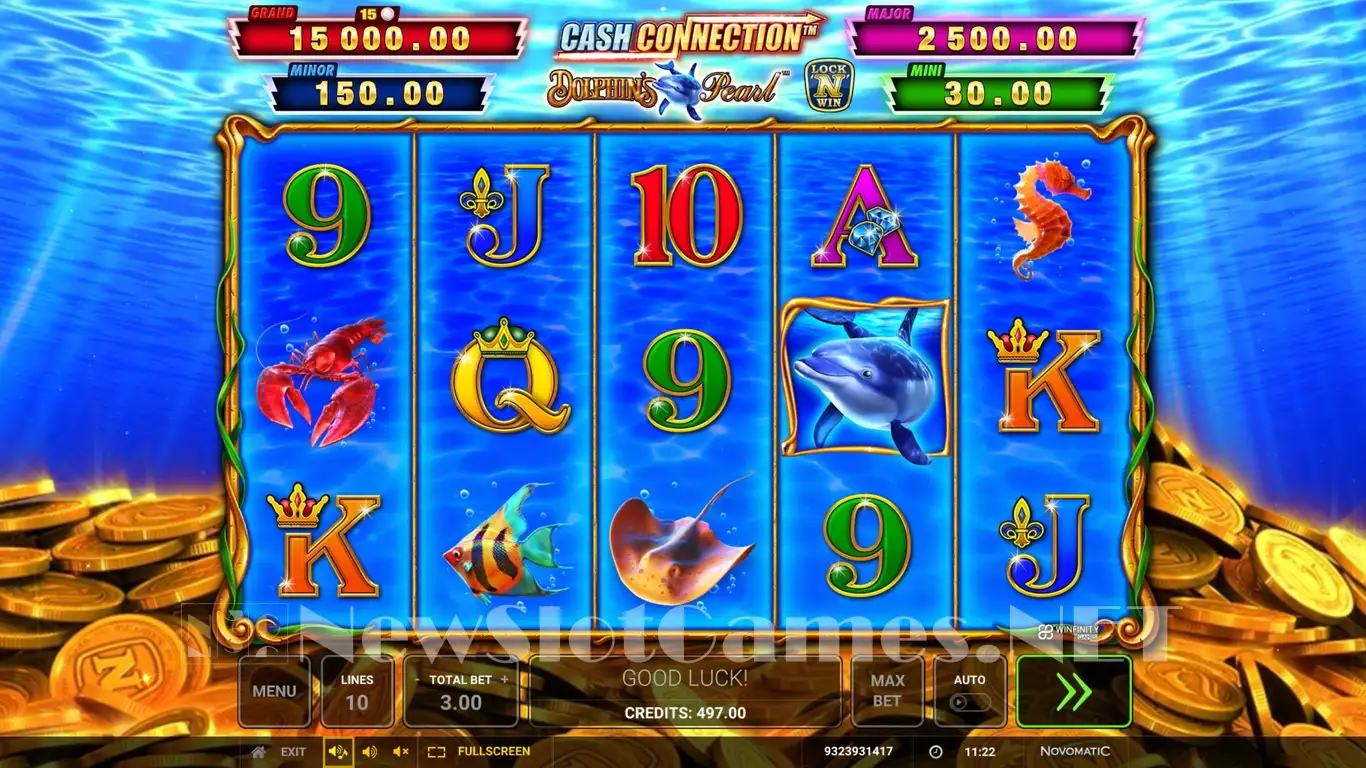Open the MENU panel
Viewport: 1366px width, 768px height.
[274, 691]
